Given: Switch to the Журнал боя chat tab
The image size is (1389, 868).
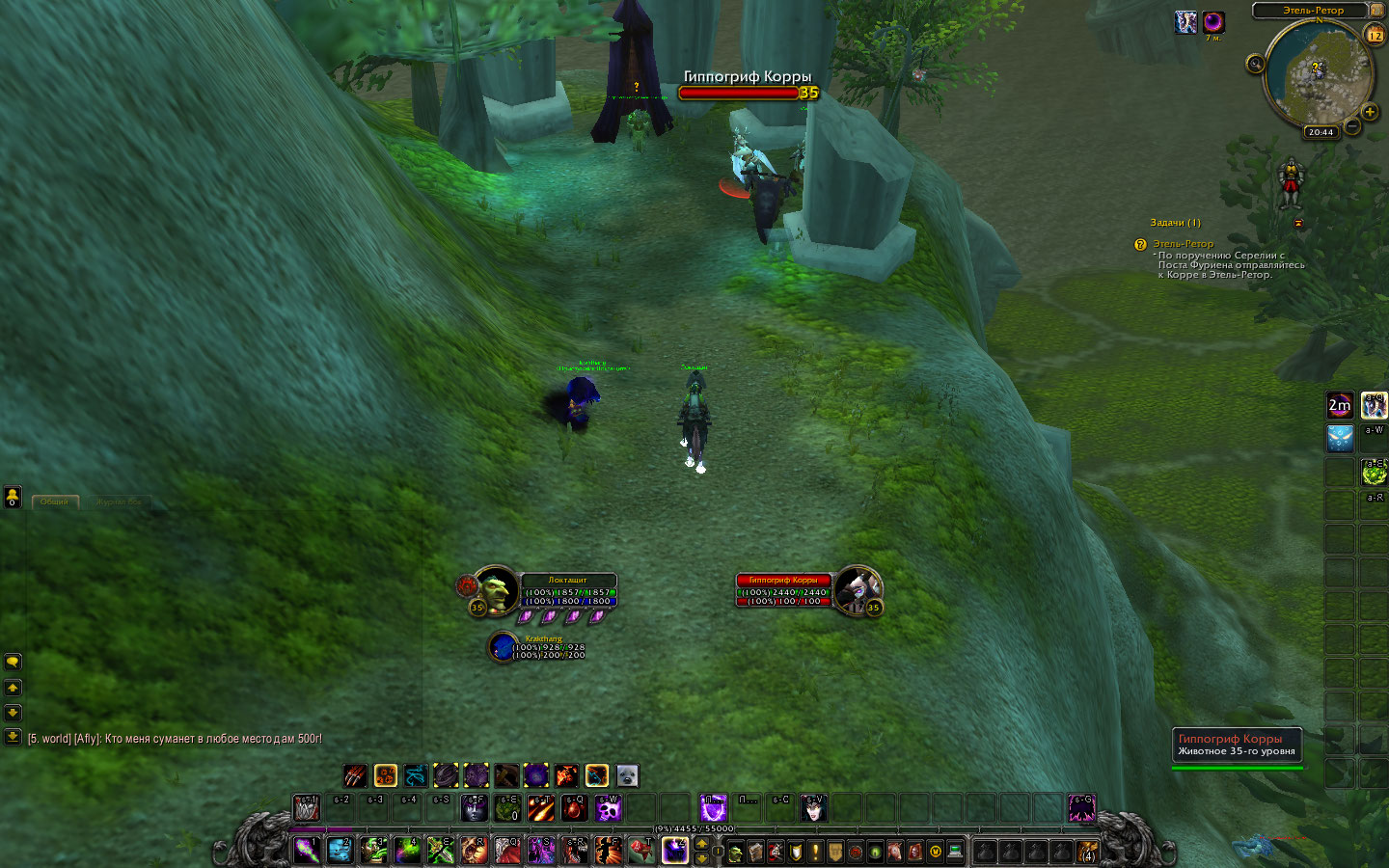Looking at the screenshot, I should pyautogui.click(x=119, y=502).
